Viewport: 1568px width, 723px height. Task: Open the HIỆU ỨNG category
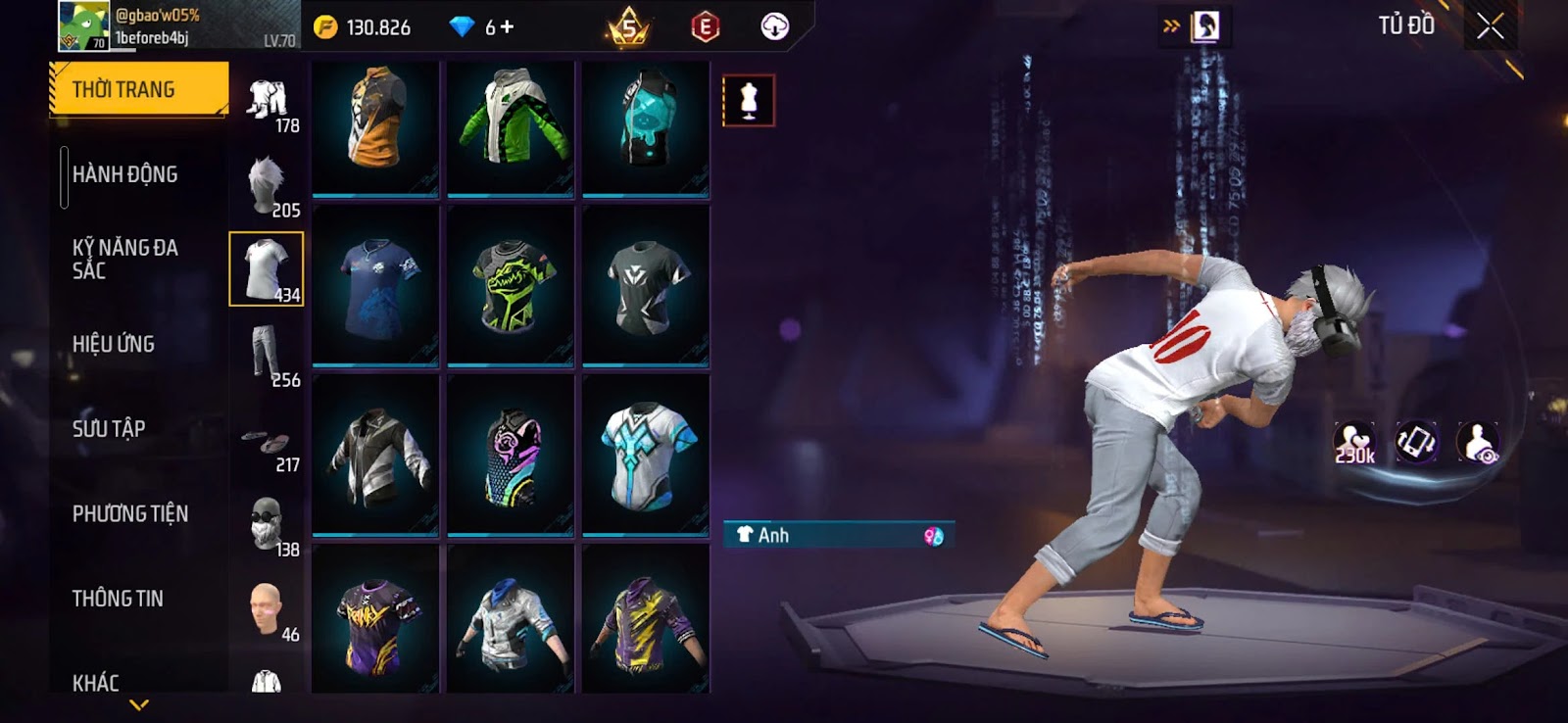[x=113, y=344]
